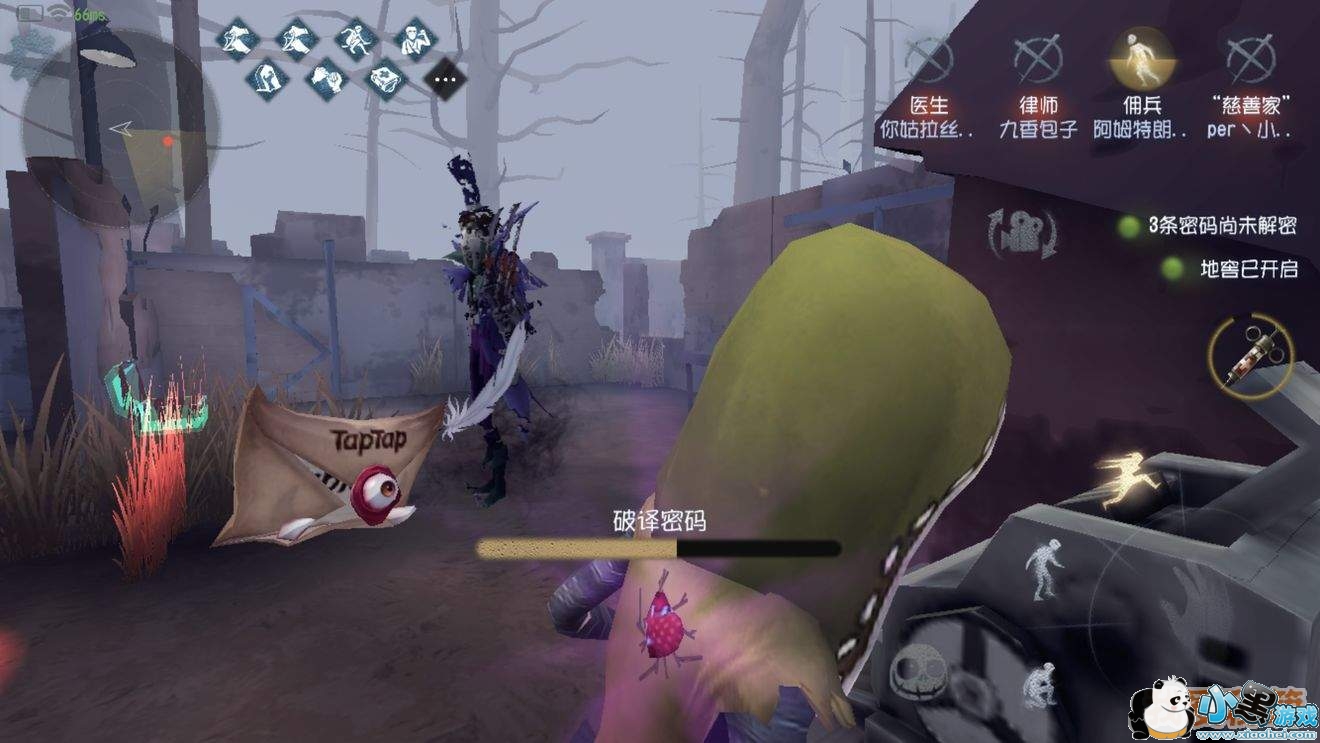The width and height of the screenshot is (1320, 743).
Task: Expand the three-dot skill overflow panel
Action: (444, 78)
